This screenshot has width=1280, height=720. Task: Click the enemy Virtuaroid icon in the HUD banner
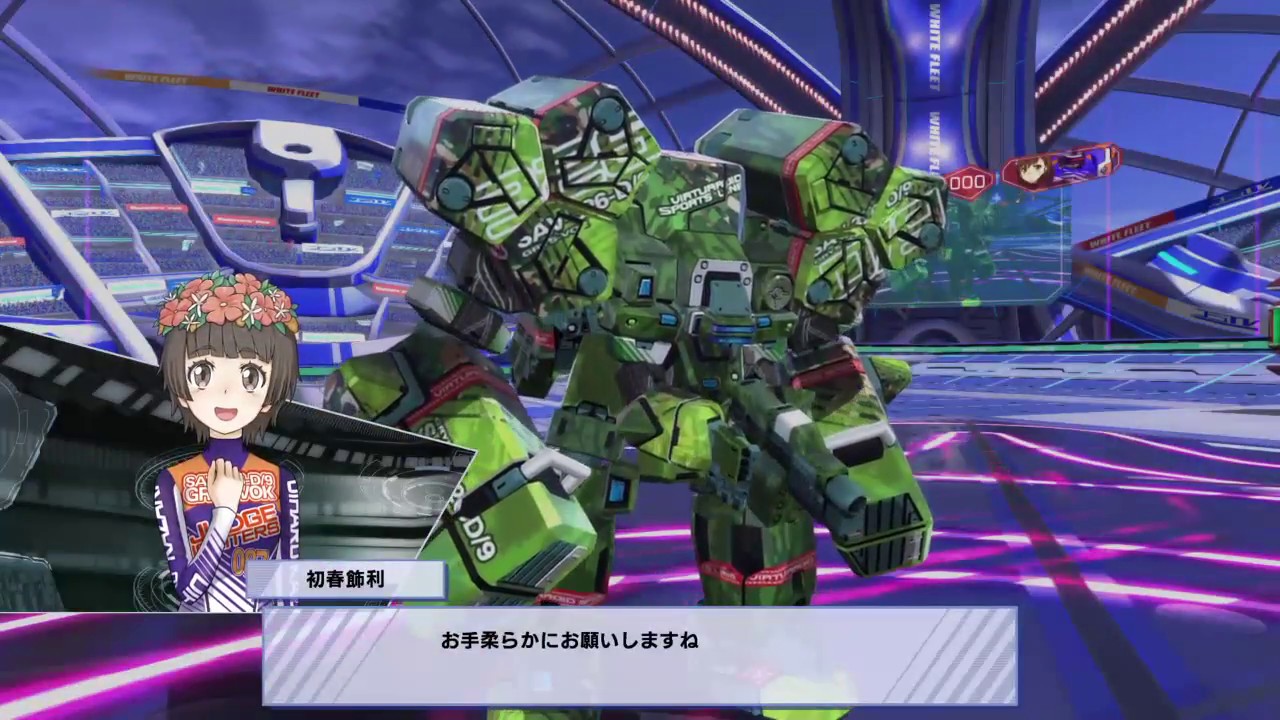pos(1085,162)
